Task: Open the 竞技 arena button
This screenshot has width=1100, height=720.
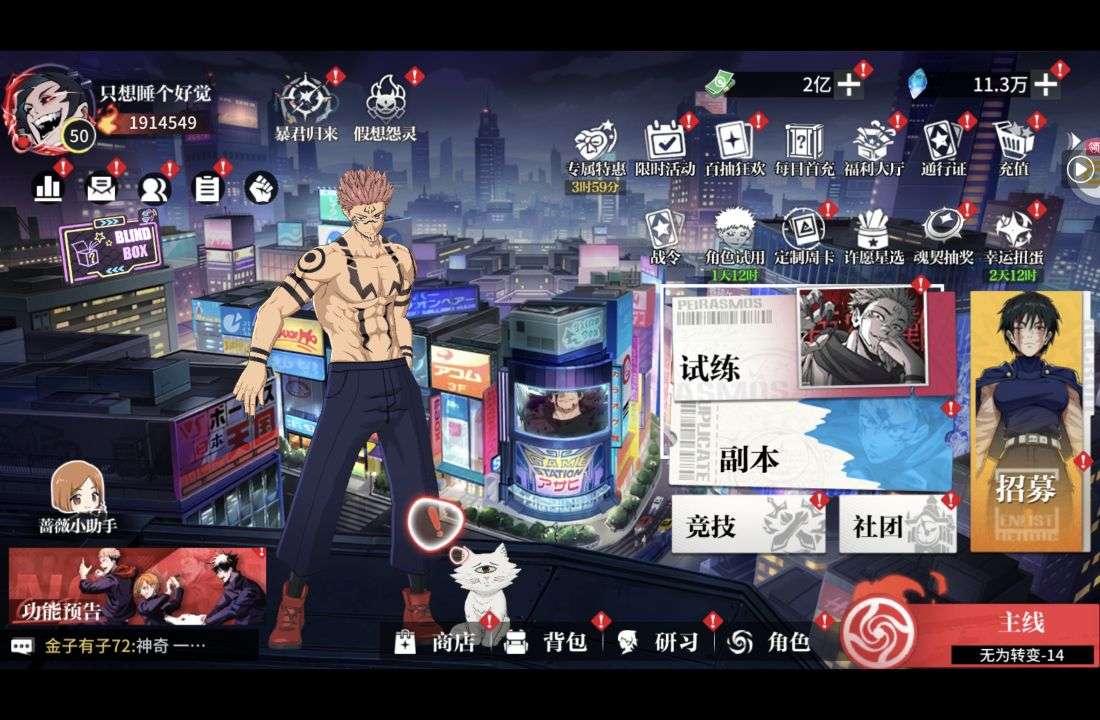Action: click(747, 525)
